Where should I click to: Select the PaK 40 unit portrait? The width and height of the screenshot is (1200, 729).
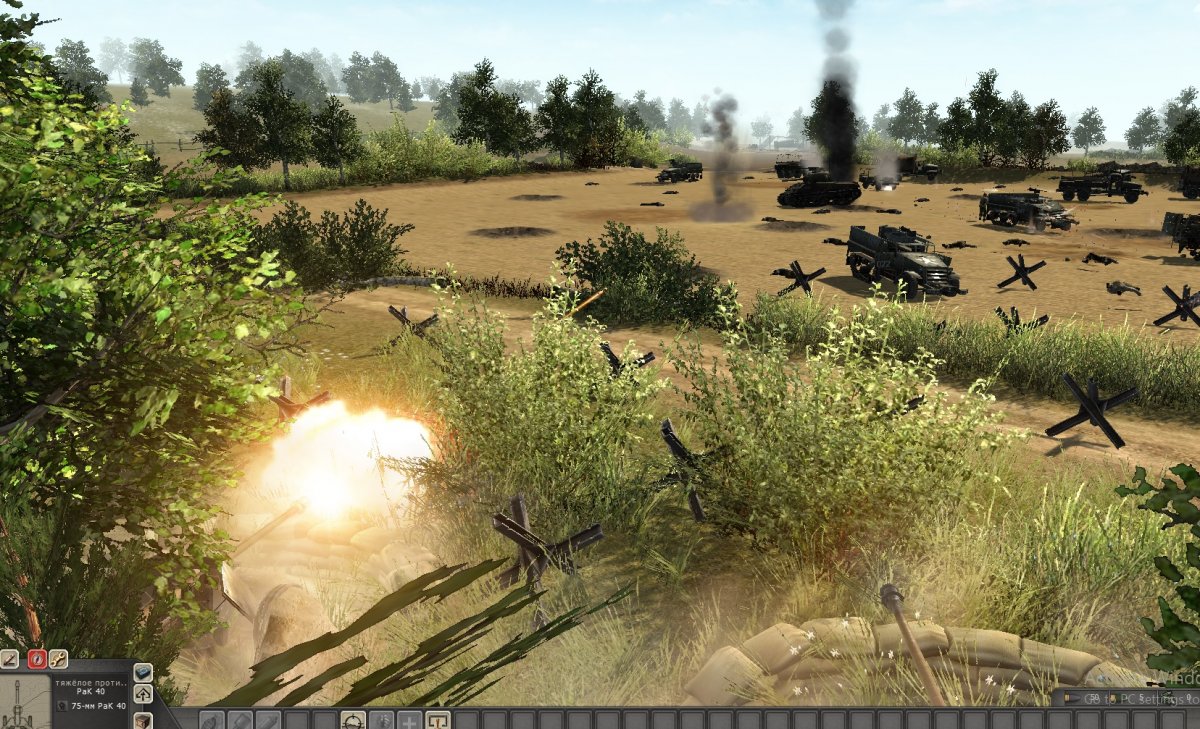[25, 702]
